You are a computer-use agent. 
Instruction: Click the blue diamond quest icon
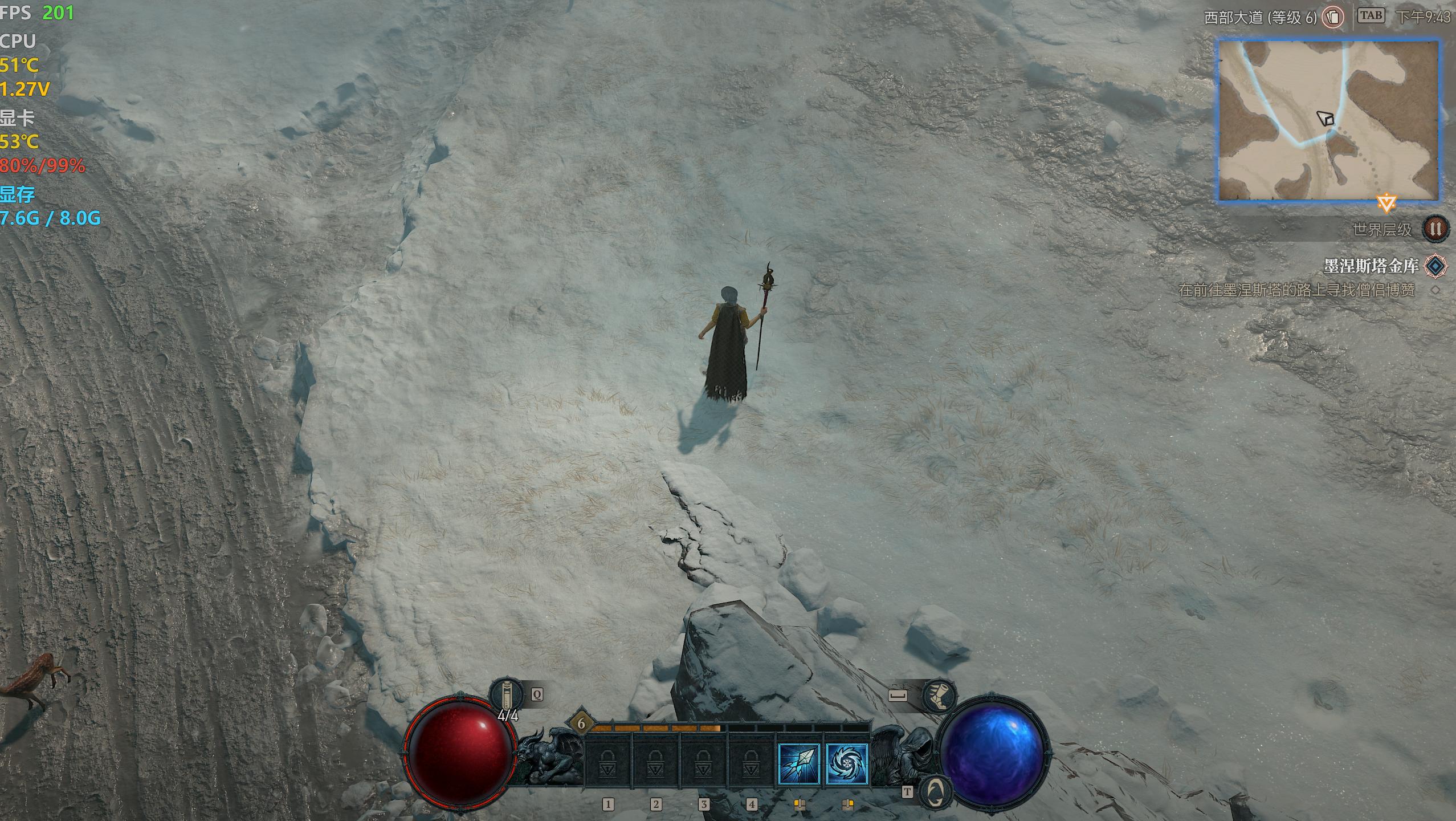pos(1435,266)
